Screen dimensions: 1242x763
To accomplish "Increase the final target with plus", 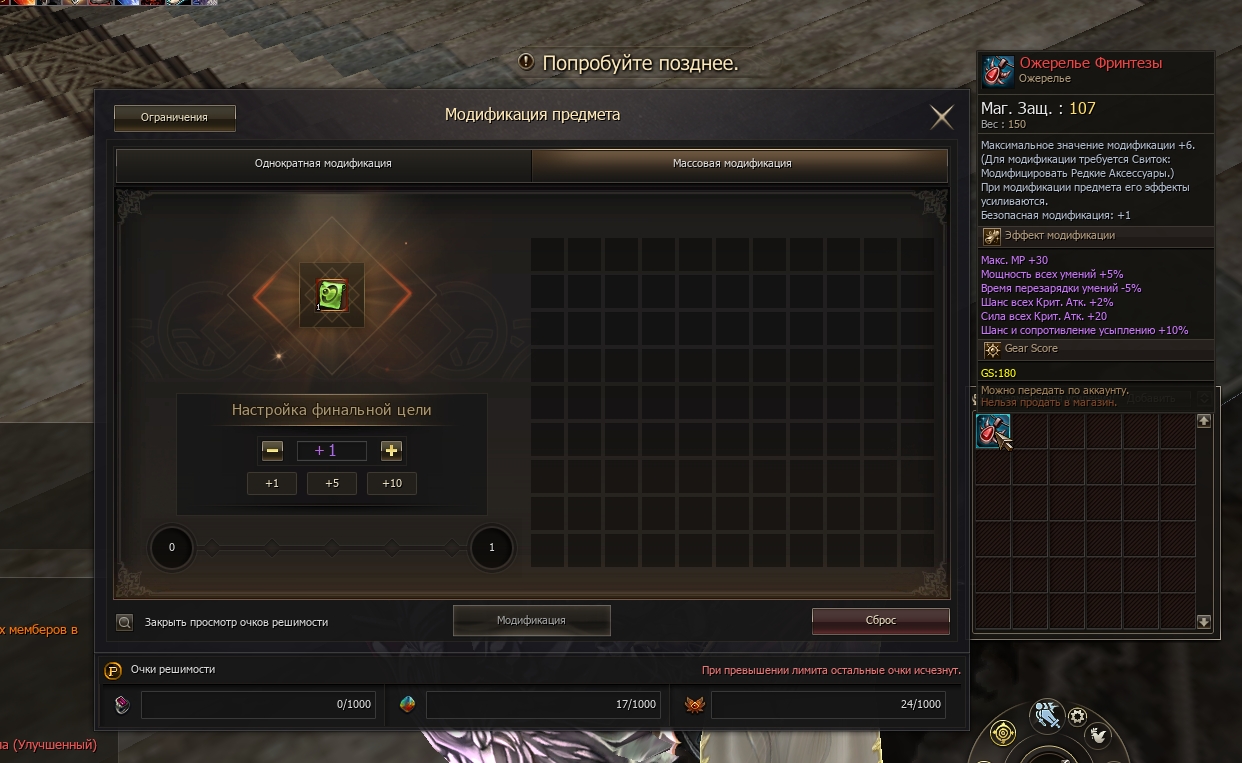I will 391,451.
